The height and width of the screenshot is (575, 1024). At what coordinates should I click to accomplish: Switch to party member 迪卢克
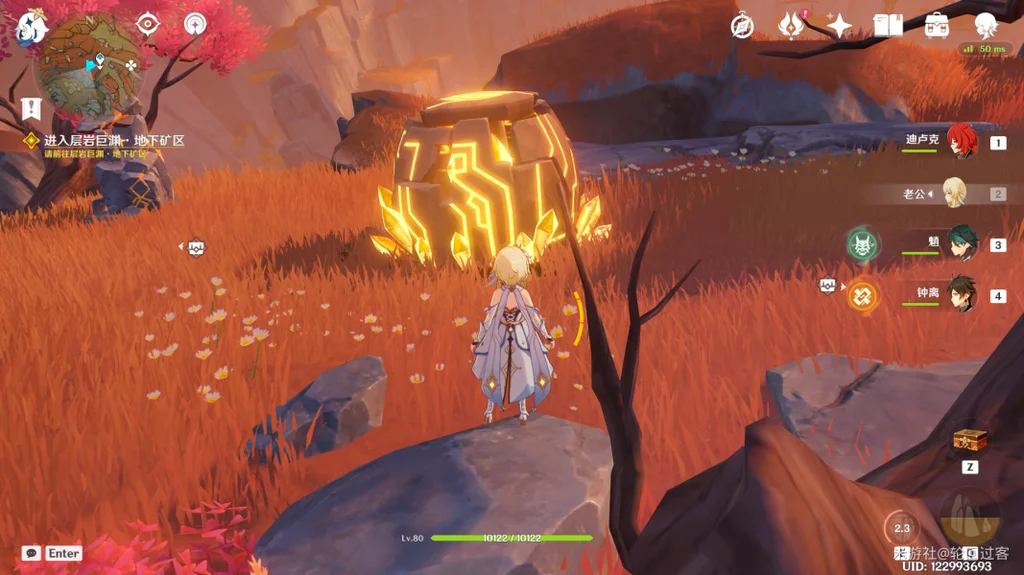962,143
